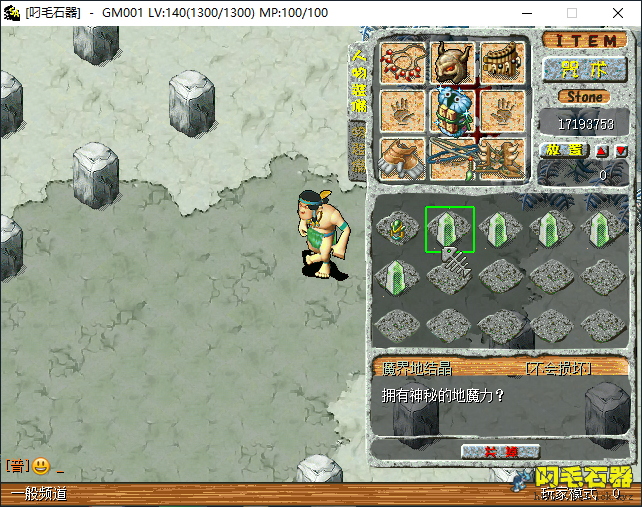The width and height of the screenshot is (642, 507).
Task: Minimize the game window
Action: [x=527, y=13]
